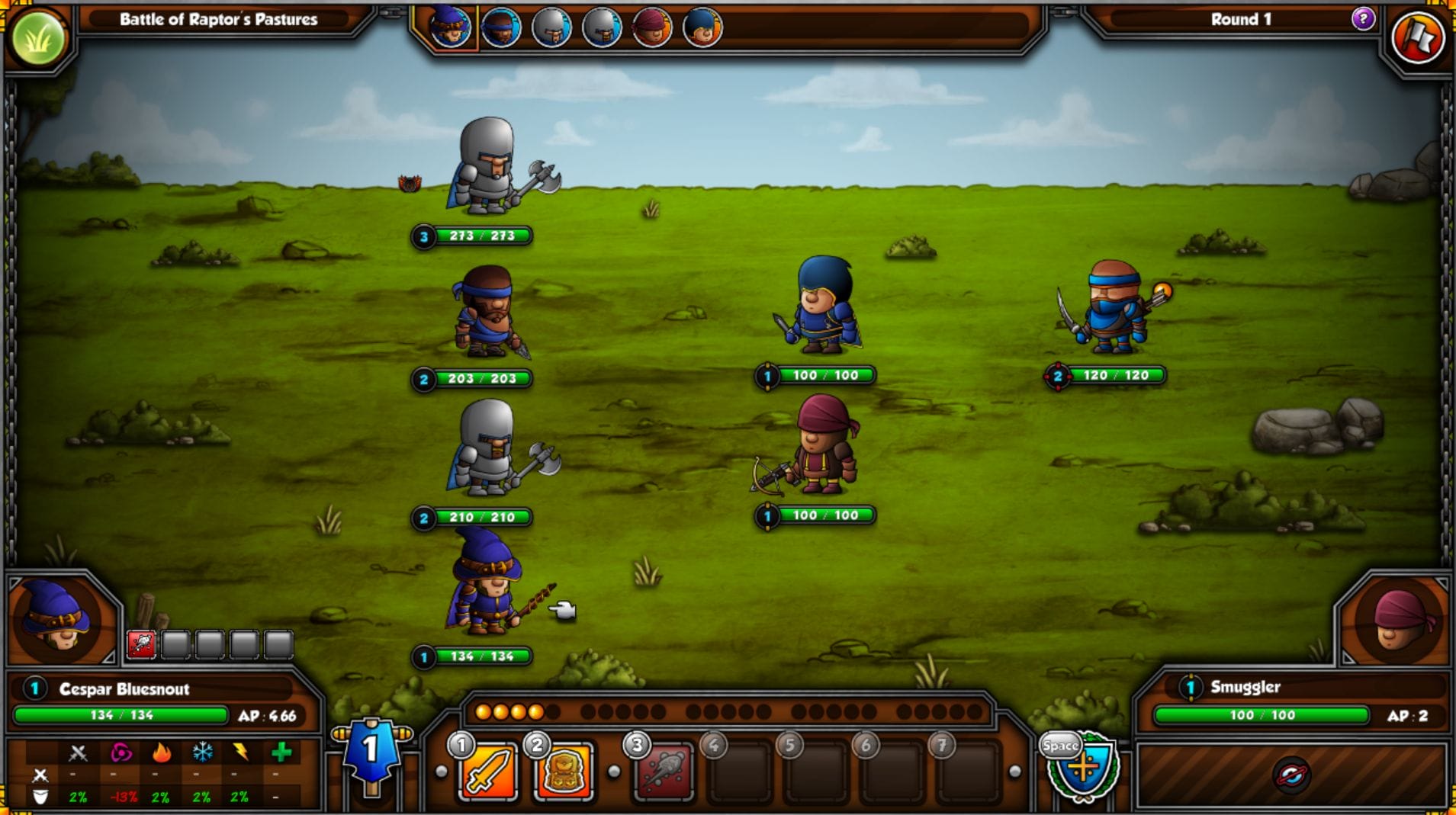Select the frost resistance snowflake icon

click(200, 753)
